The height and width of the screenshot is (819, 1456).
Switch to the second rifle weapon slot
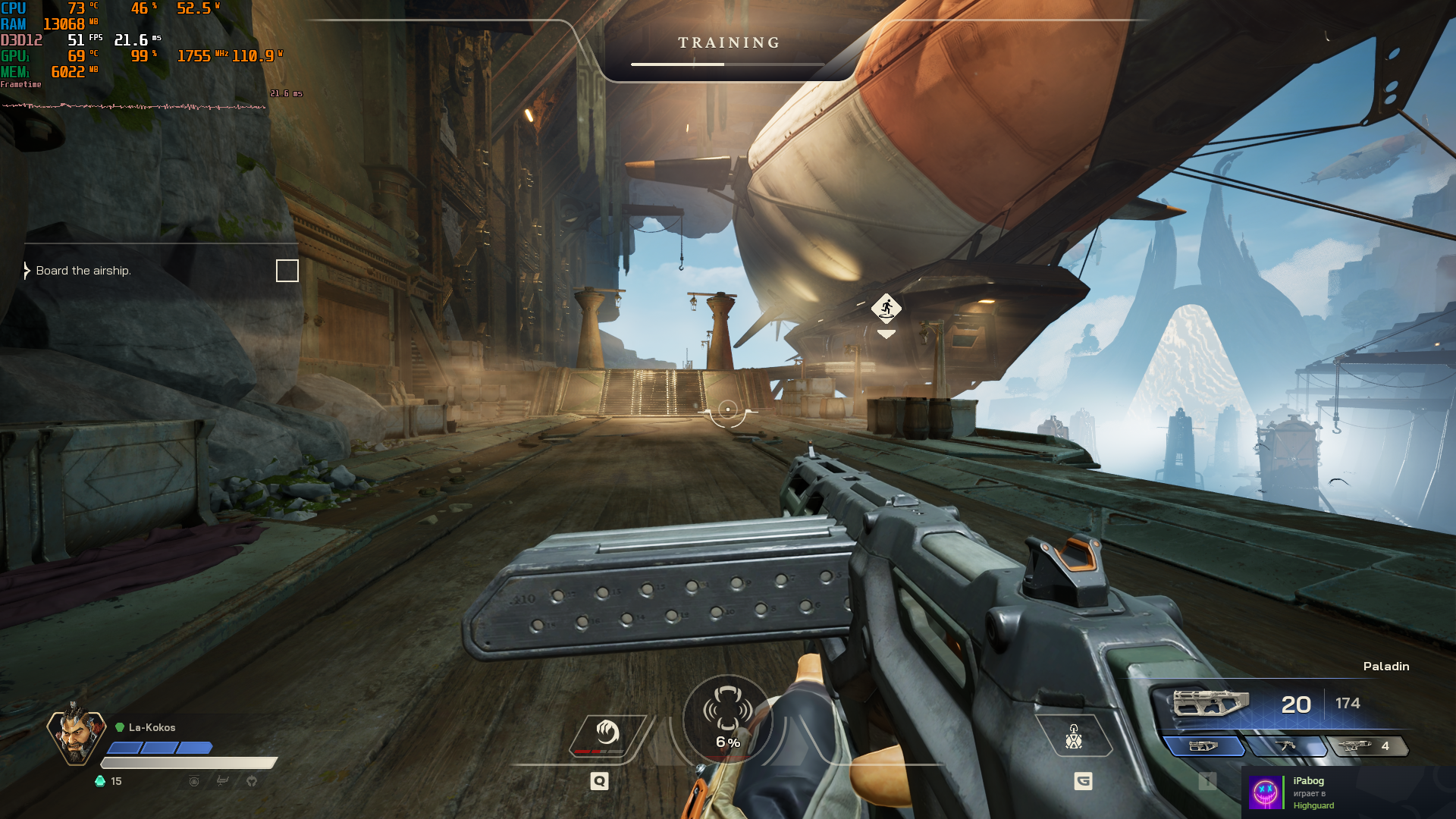pos(1286,746)
